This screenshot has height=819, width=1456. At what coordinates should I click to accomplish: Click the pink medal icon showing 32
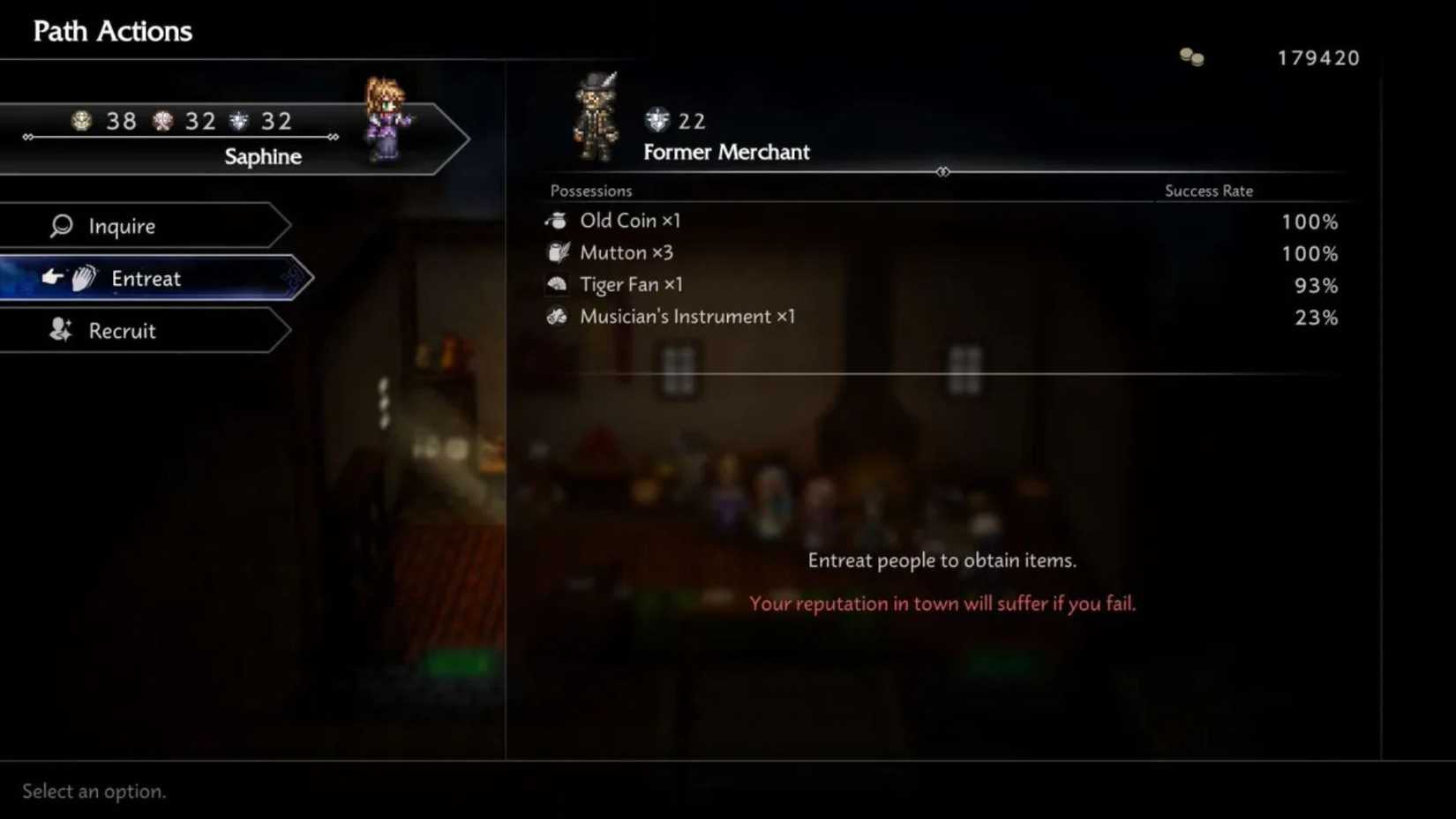(x=161, y=120)
